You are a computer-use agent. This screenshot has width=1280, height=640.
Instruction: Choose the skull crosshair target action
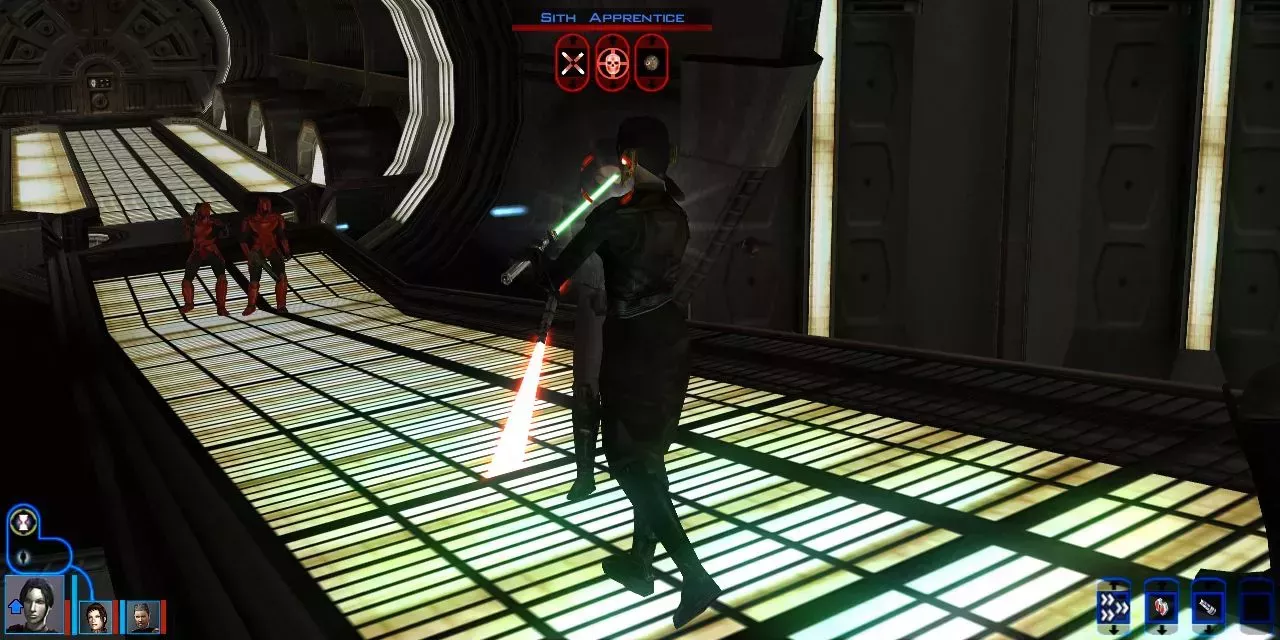(612, 63)
